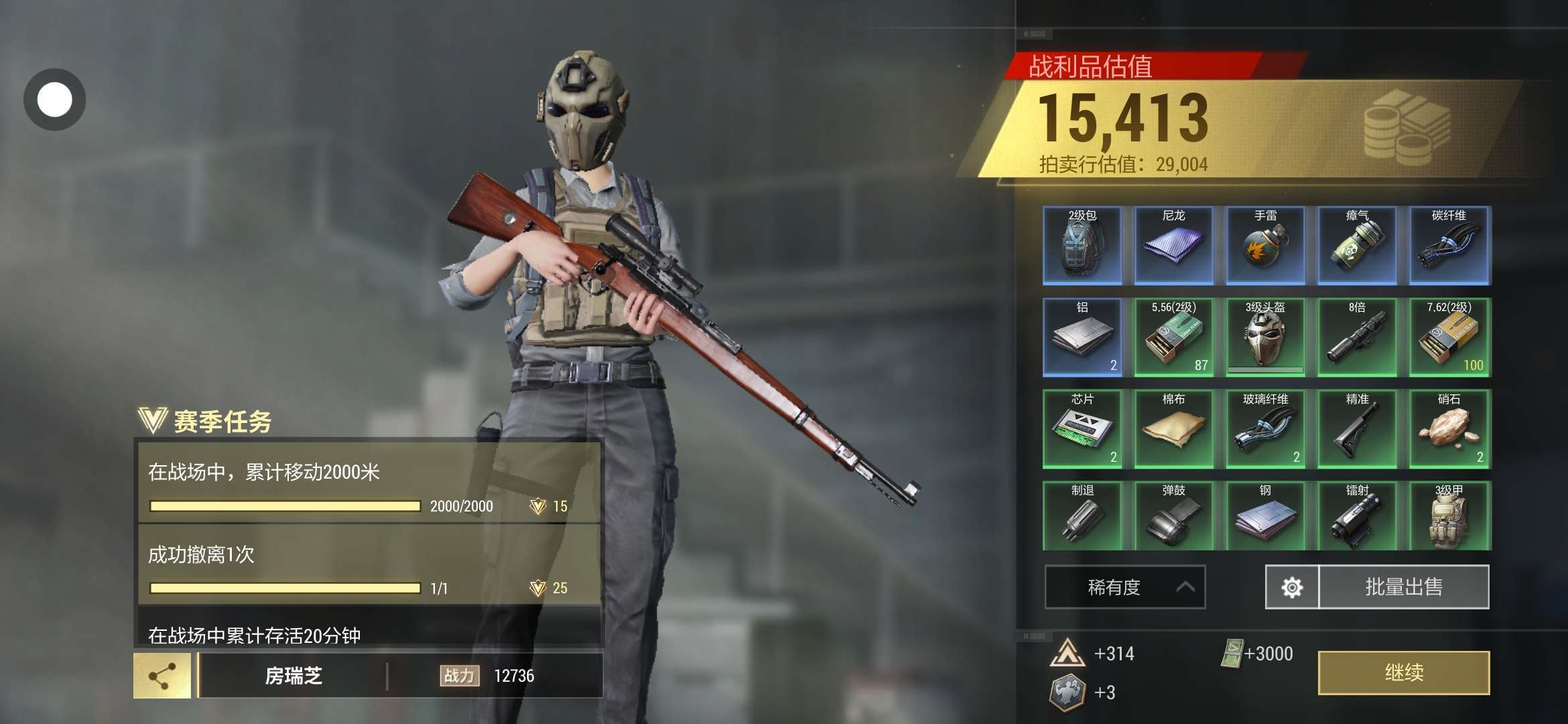Tap the share icon button
The width and height of the screenshot is (1568, 724).
pos(162,676)
